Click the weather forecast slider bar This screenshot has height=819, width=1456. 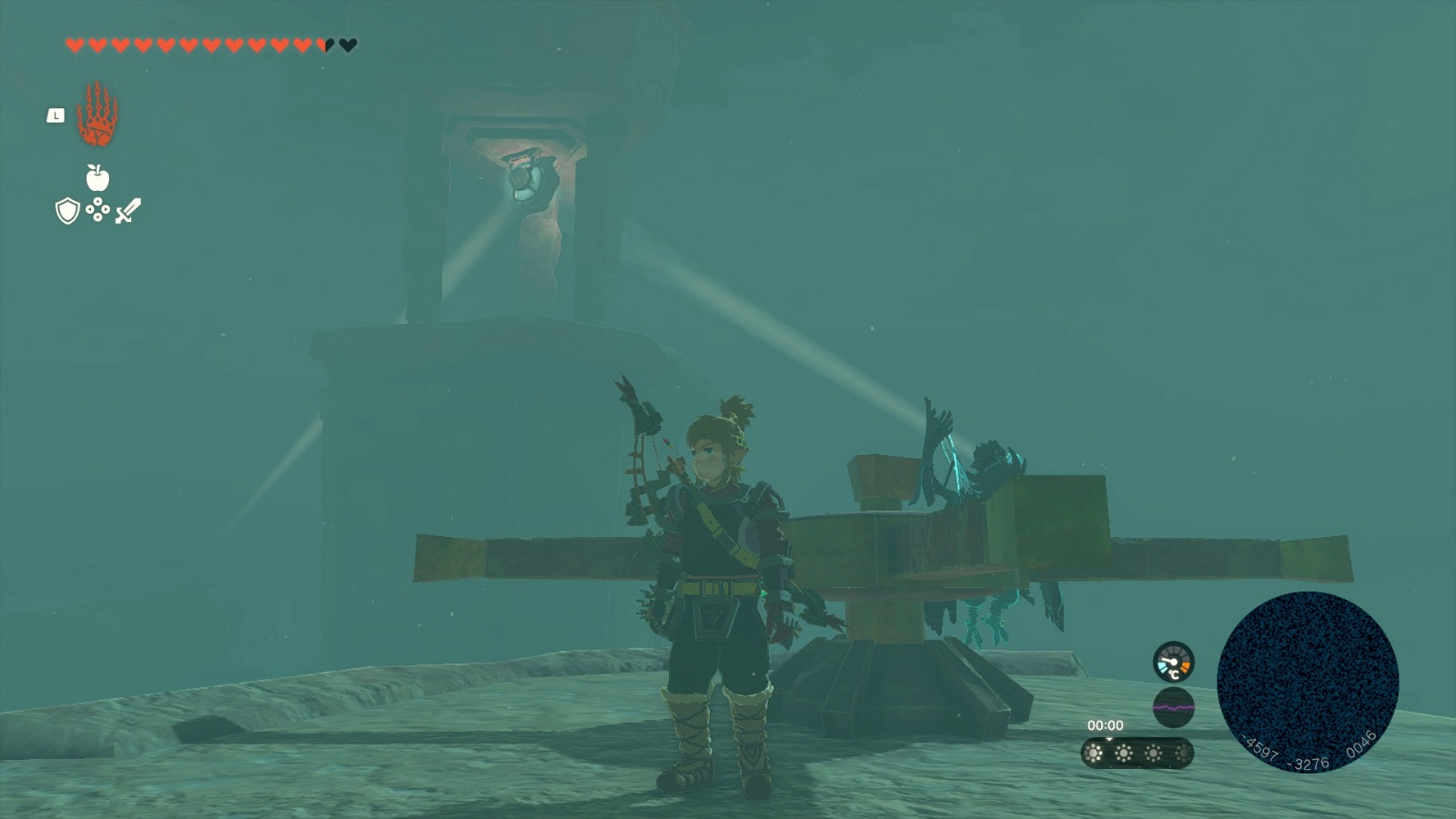pyautogui.click(x=1137, y=754)
